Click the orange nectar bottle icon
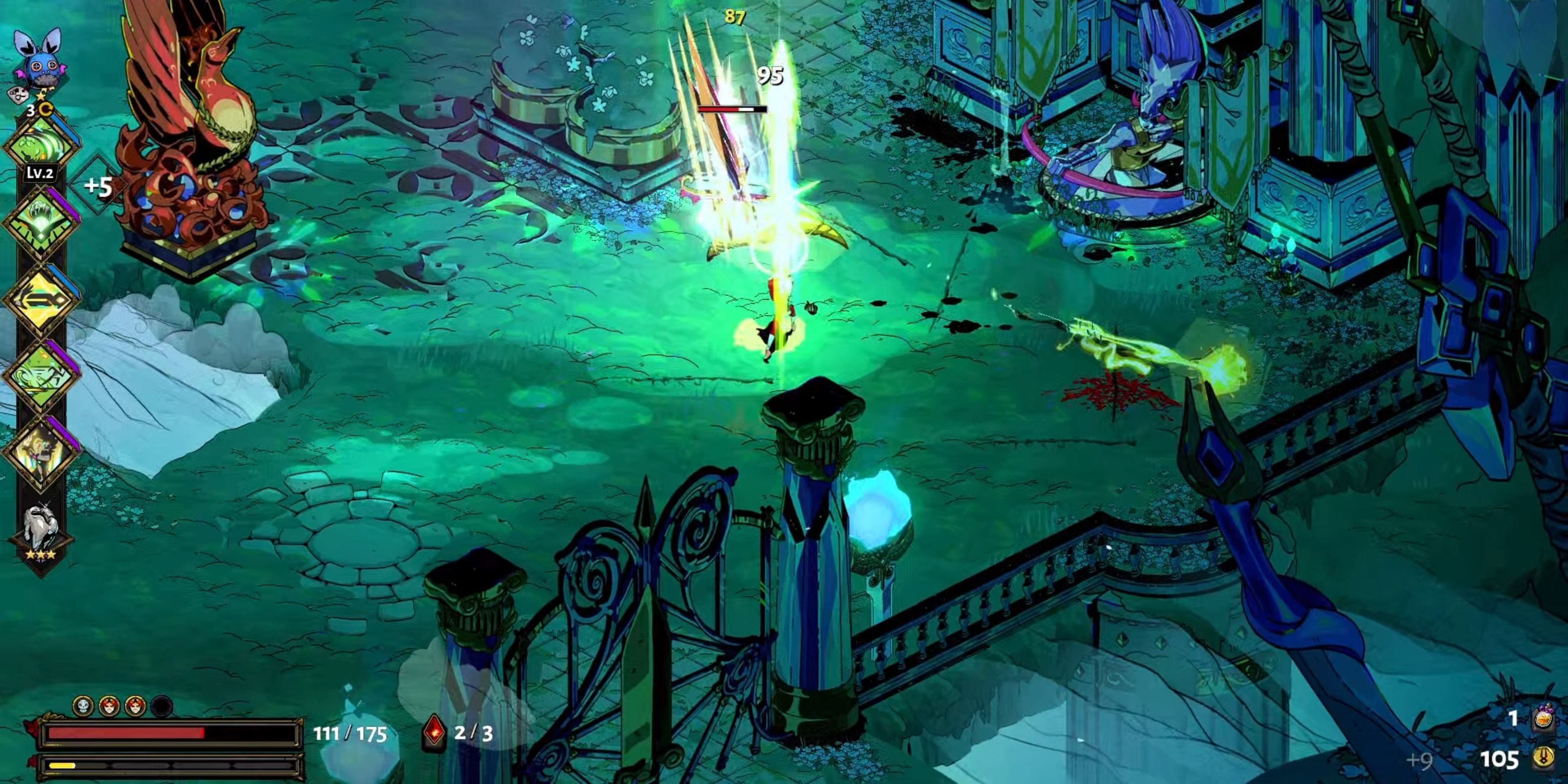Screen dimensions: 1568x784 (x=1543, y=718)
